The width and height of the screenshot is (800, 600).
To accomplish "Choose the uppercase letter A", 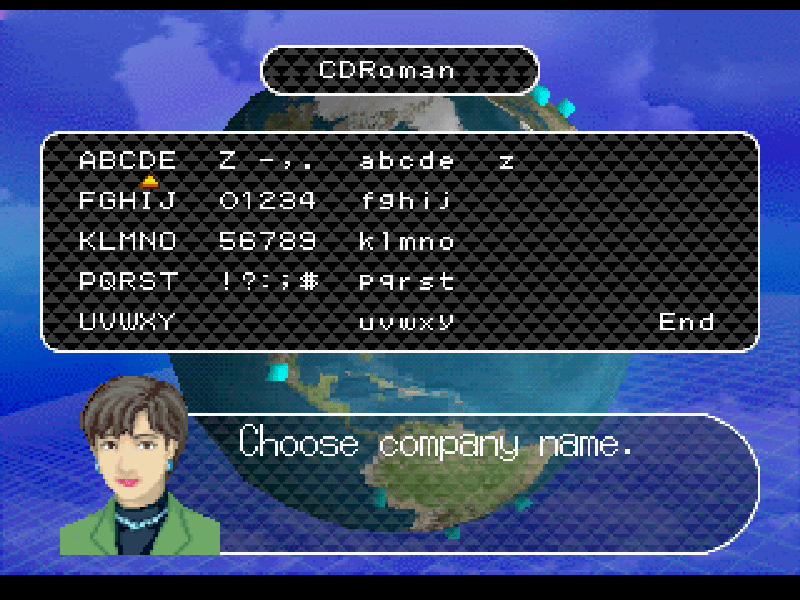I will coord(87,160).
